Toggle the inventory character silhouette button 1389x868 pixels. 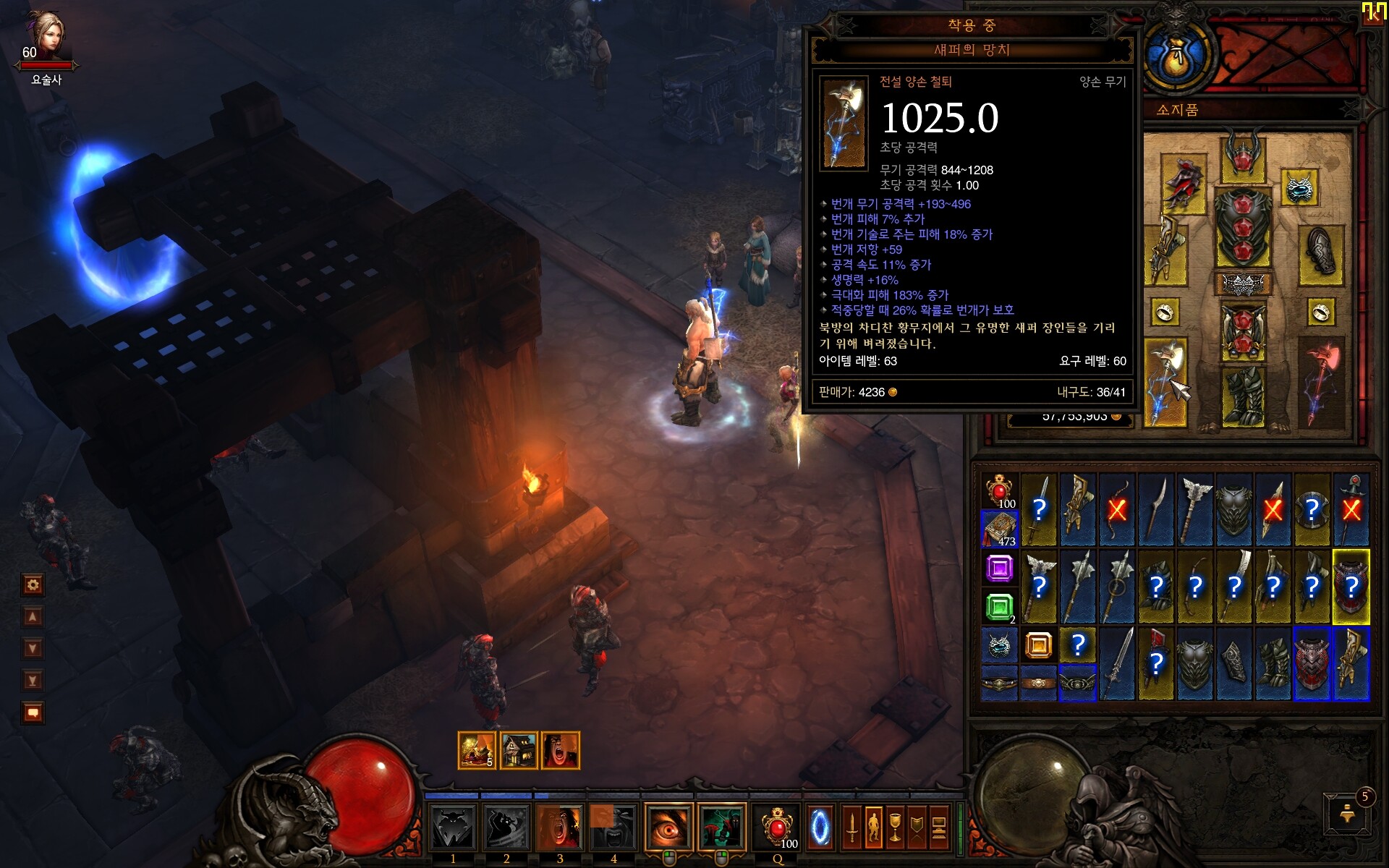[x=873, y=826]
